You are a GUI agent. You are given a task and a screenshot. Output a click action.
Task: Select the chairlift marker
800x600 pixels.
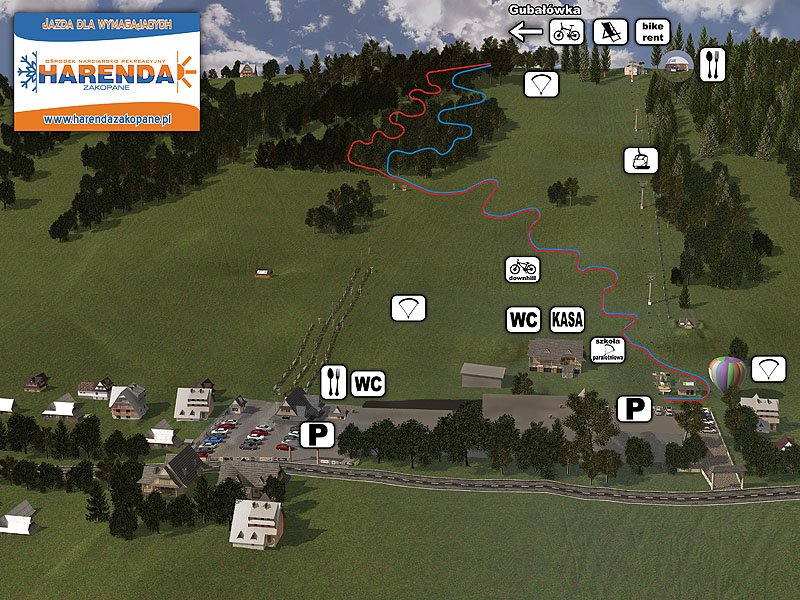pos(637,158)
